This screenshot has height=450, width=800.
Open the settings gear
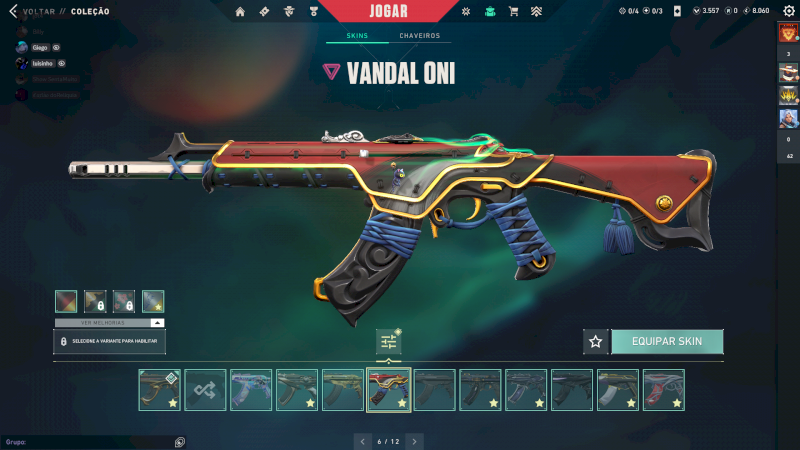pyautogui.click(x=788, y=11)
